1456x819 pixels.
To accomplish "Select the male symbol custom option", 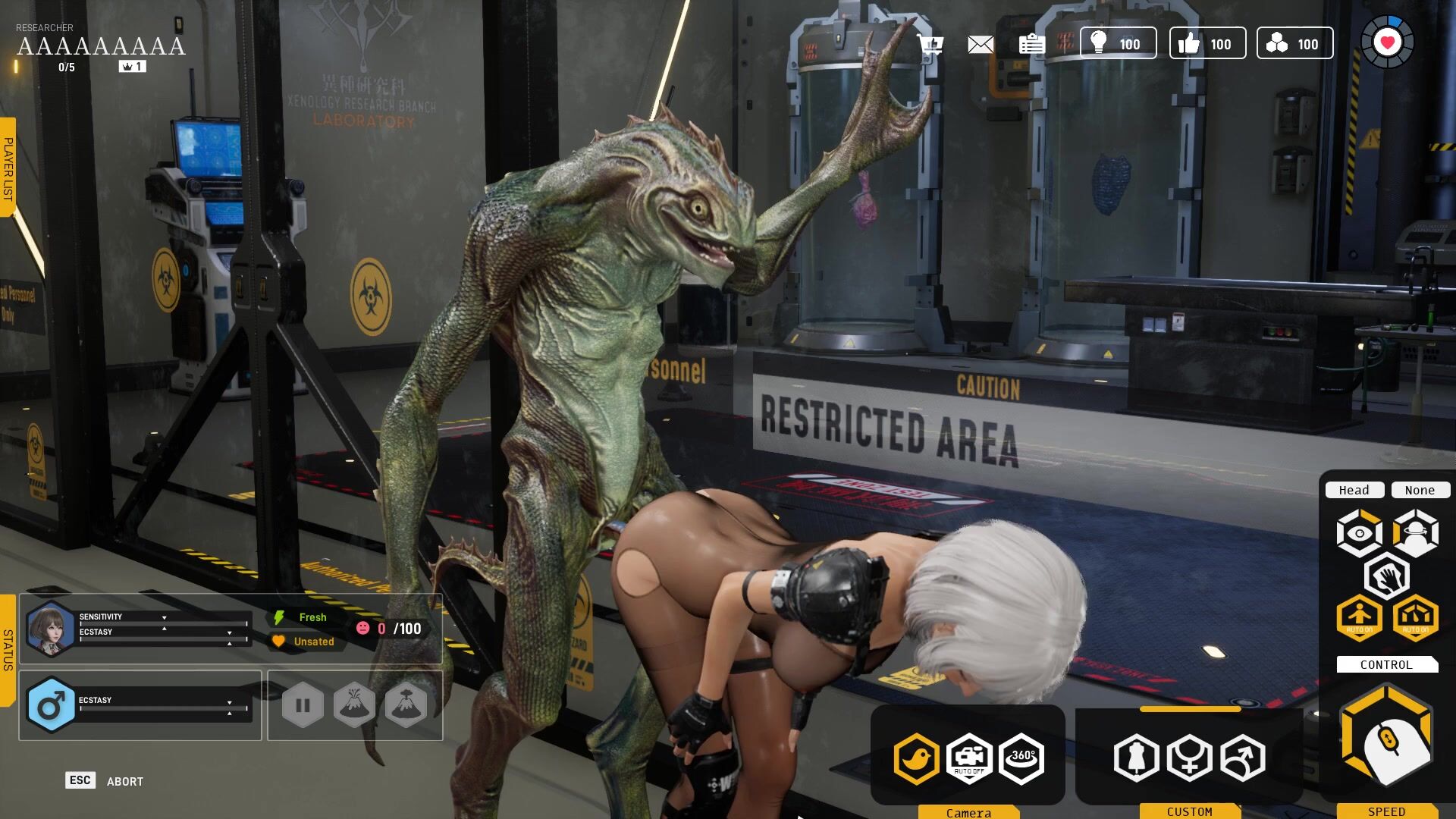I will tap(1242, 758).
